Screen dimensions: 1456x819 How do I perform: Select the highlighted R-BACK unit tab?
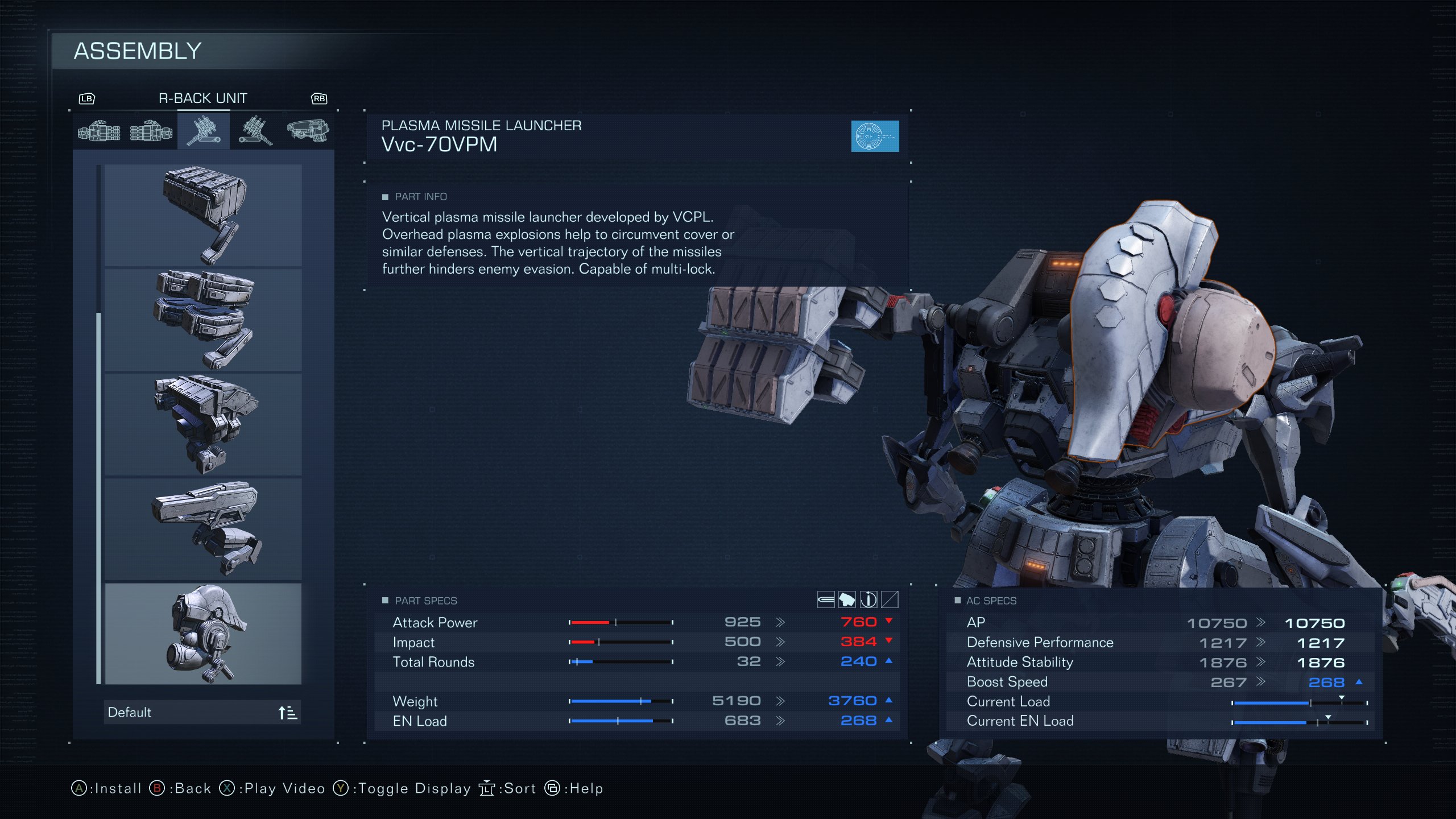(x=204, y=131)
